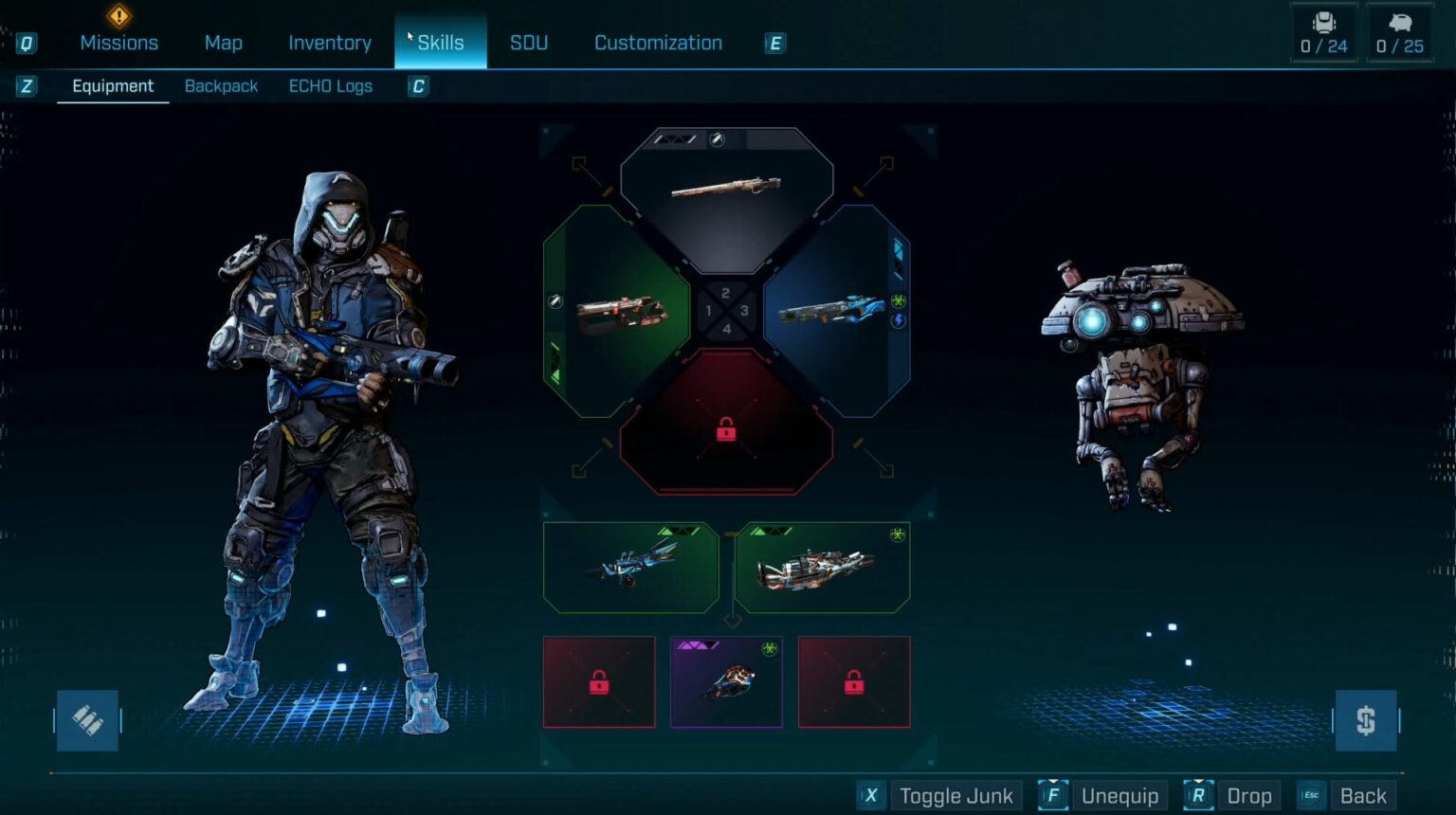Open the Customization tab
This screenshot has width=1456, height=815.
(x=658, y=43)
